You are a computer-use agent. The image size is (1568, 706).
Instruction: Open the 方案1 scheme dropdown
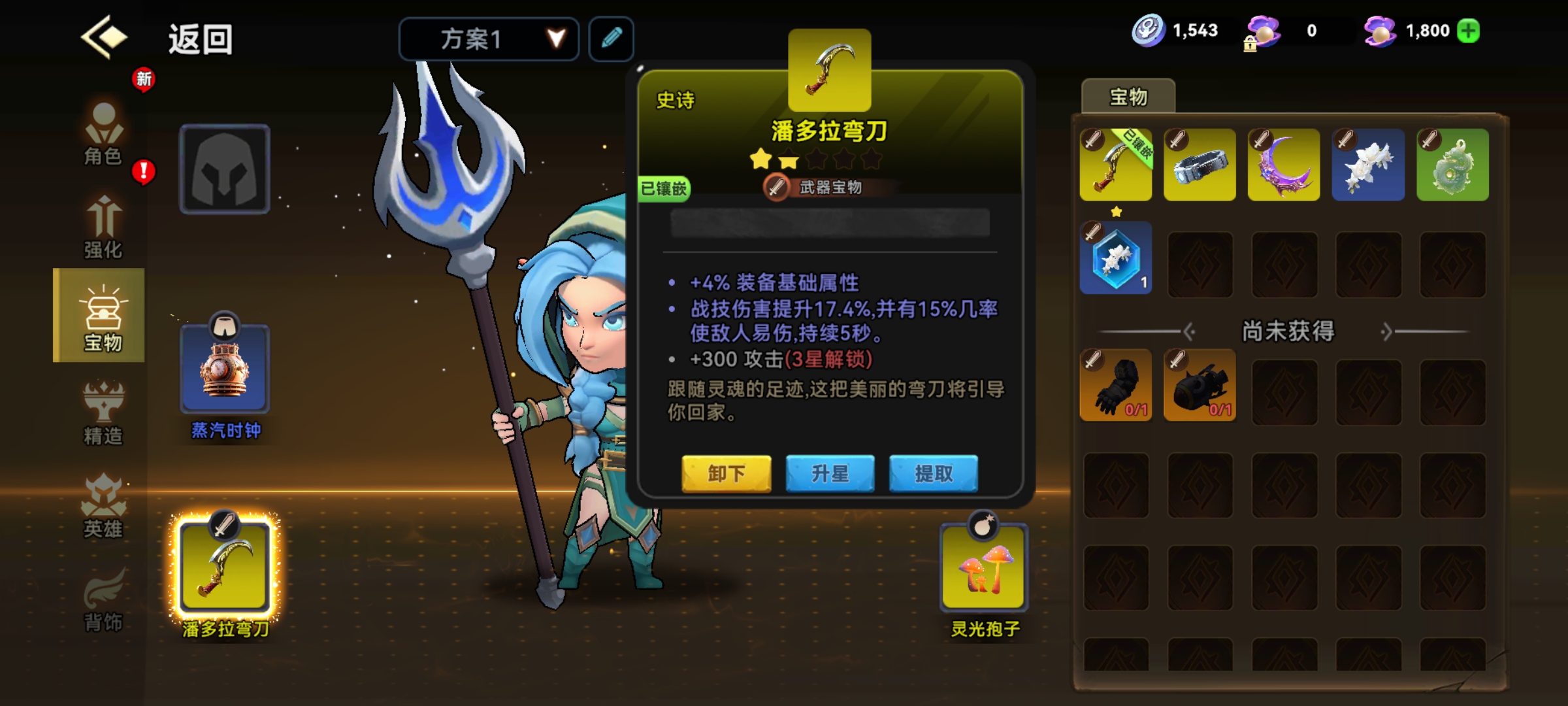(x=489, y=39)
